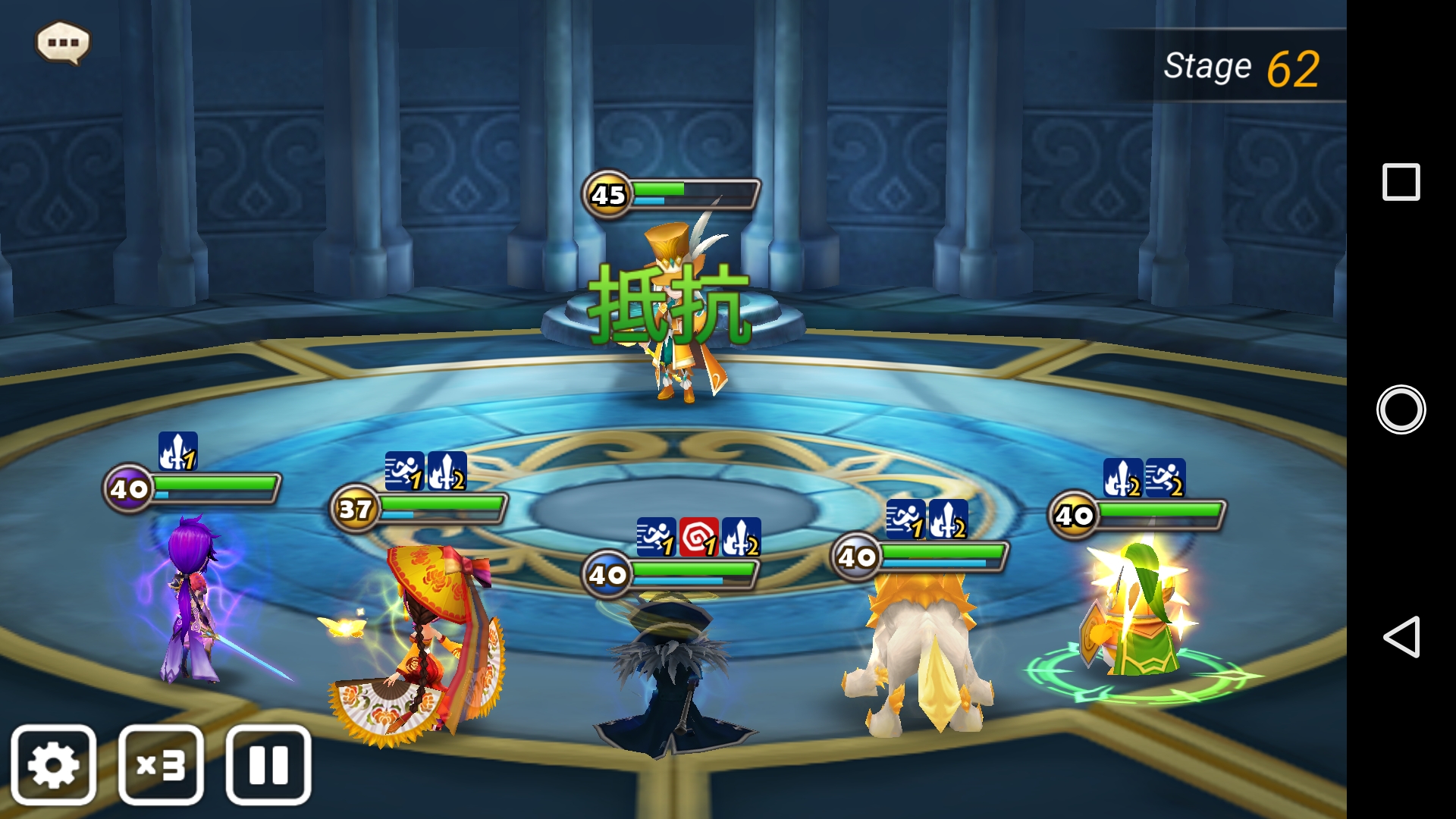This screenshot has height=819, width=1456.
Task: Open Android recent apps square button
Action: [x=1401, y=182]
